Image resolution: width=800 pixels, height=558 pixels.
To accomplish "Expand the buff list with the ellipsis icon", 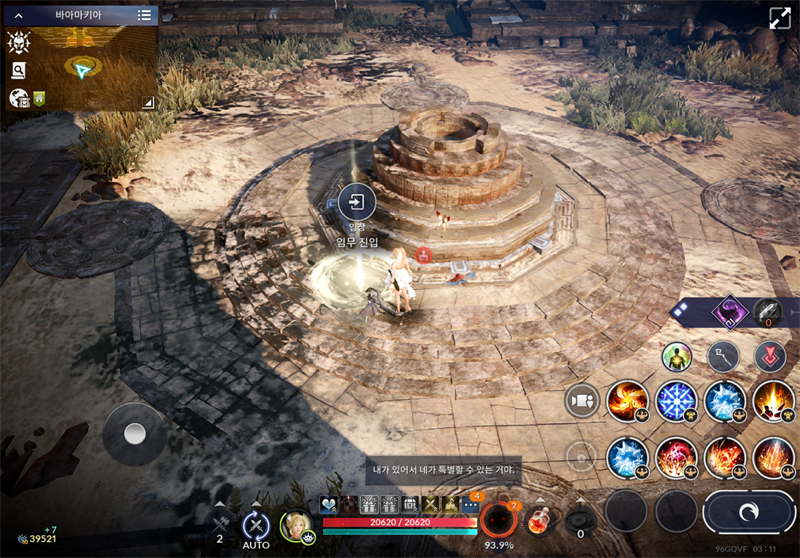I will tap(470, 505).
